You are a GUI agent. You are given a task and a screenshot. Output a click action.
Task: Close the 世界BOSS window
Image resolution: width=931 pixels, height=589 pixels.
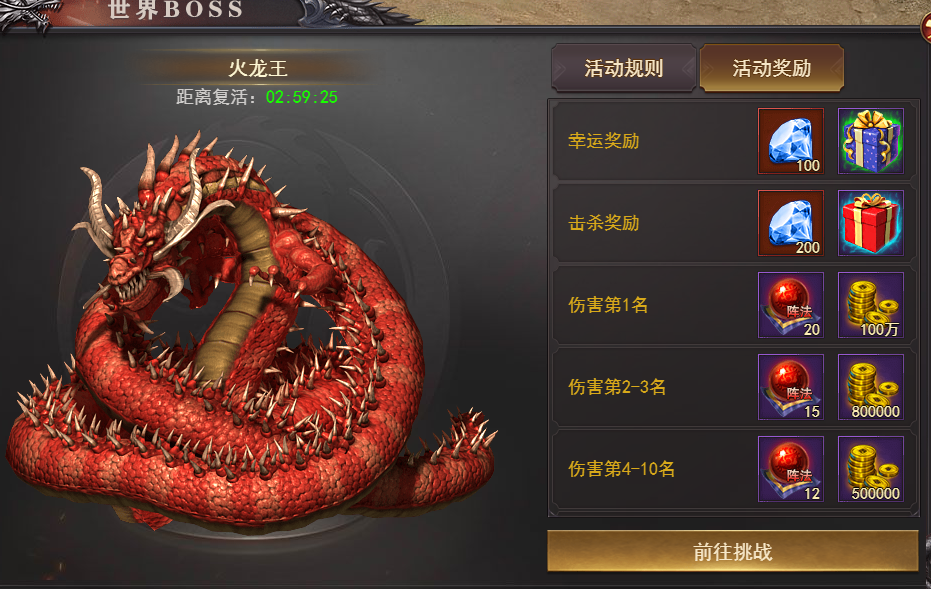926,25
